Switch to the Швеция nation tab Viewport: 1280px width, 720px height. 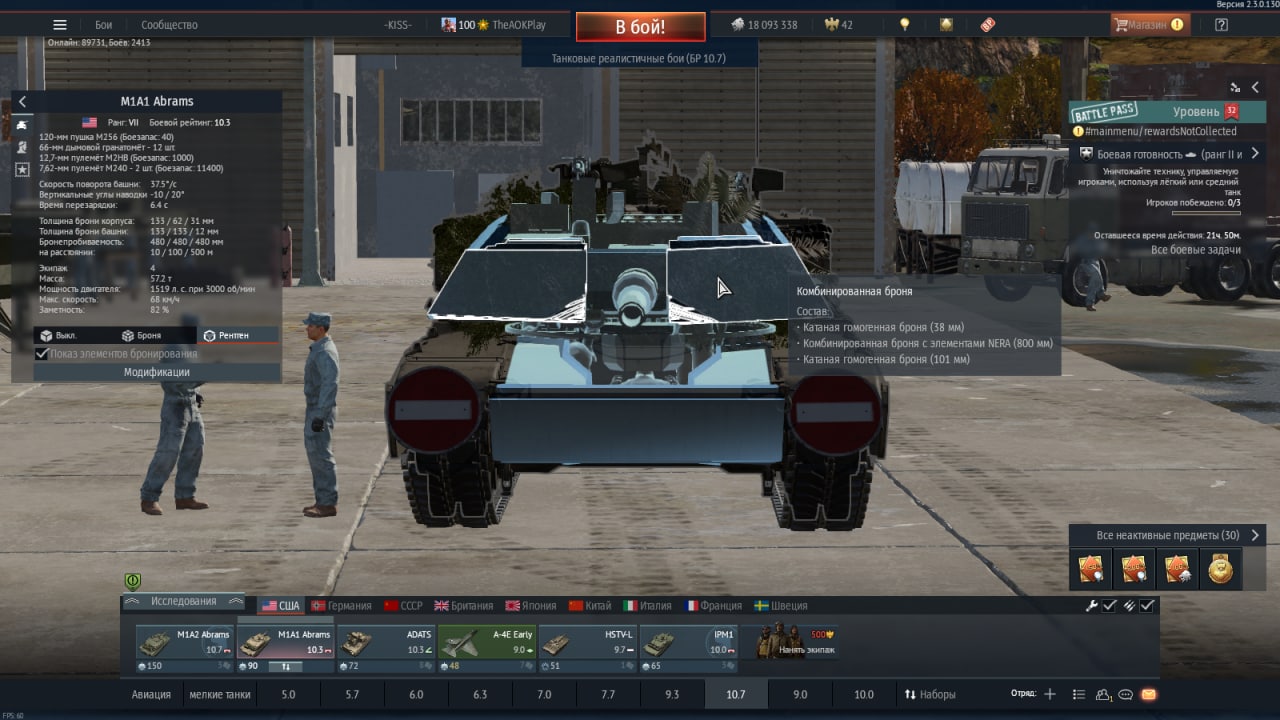[x=780, y=606]
